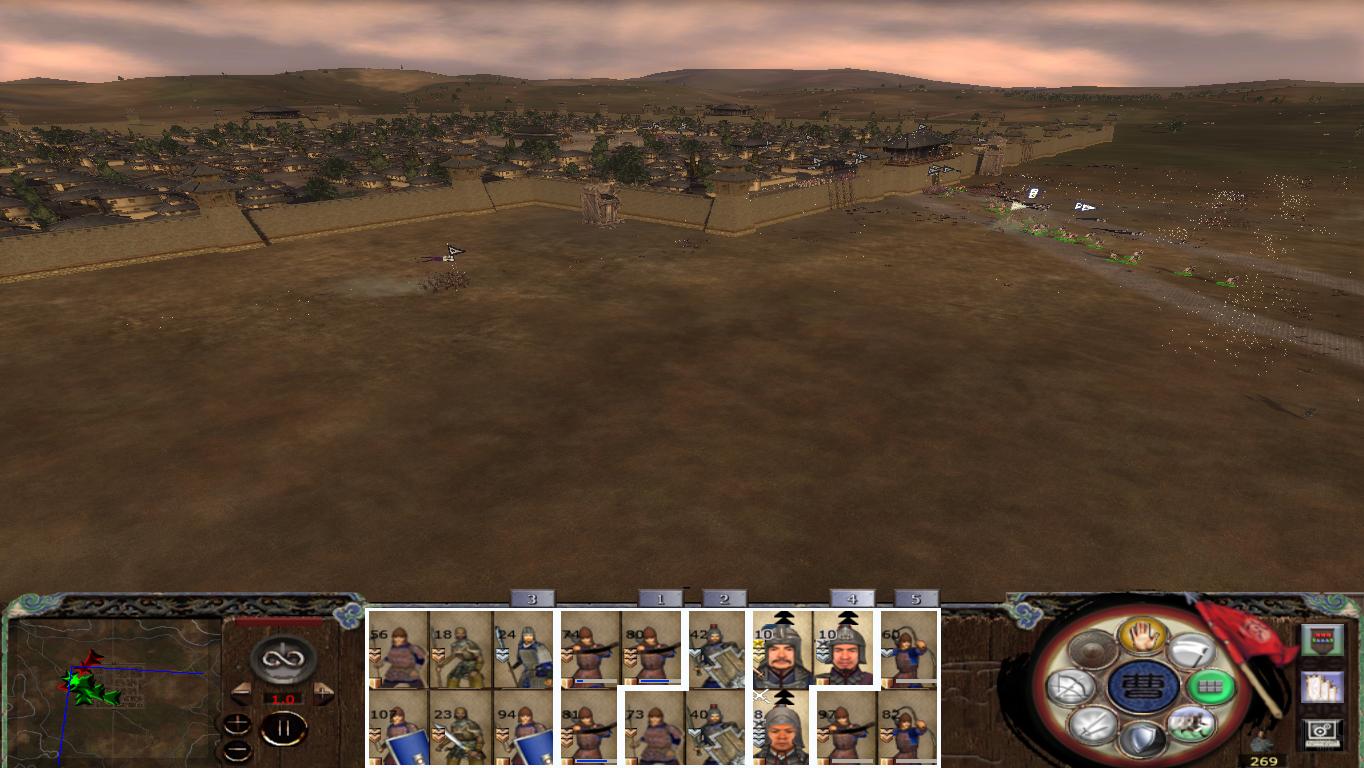Click the Cao faction emblem at wheel center
The width and height of the screenshot is (1364, 768).
[1141, 688]
